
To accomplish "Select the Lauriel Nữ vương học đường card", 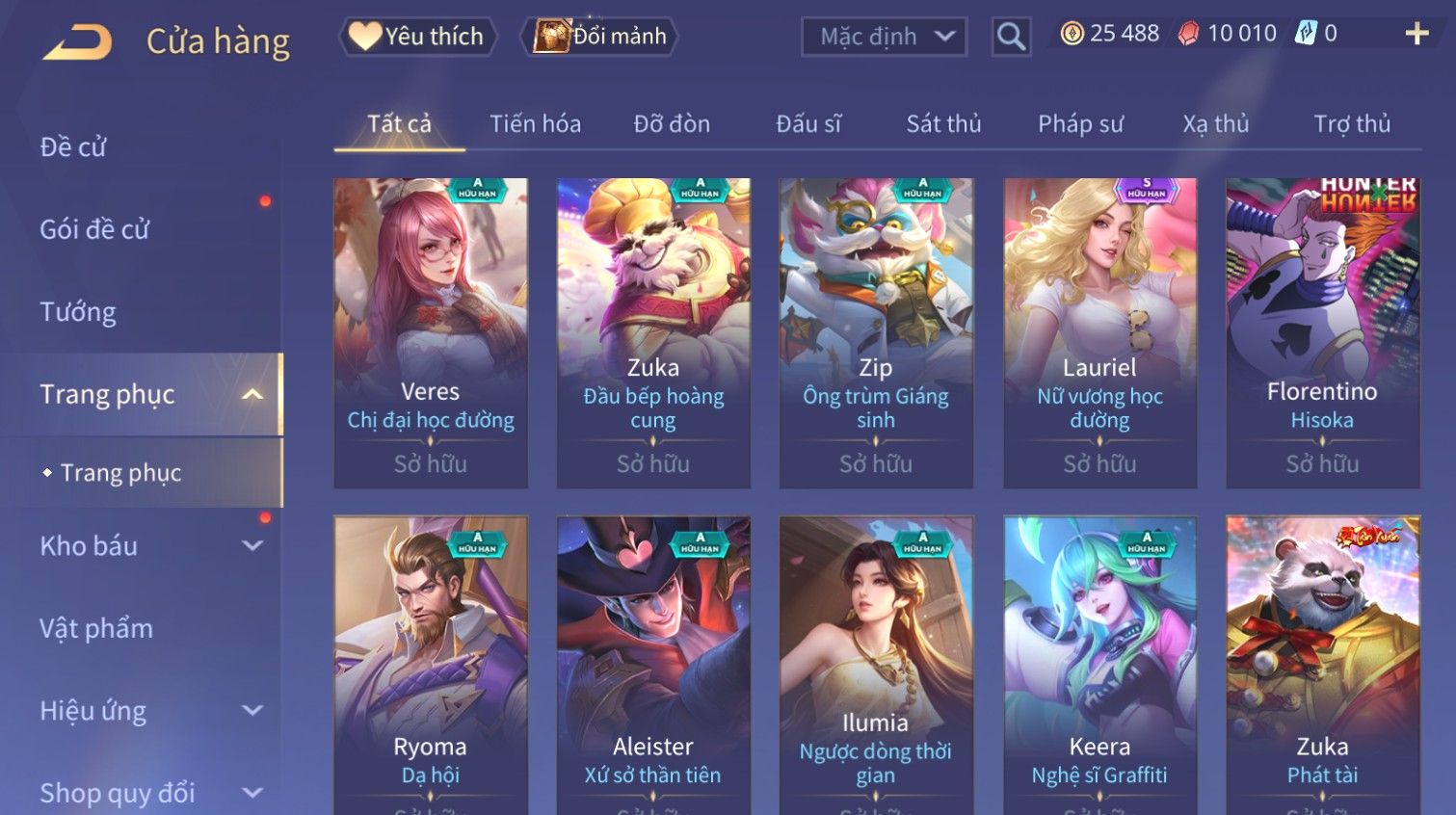I will coord(1099,332).
